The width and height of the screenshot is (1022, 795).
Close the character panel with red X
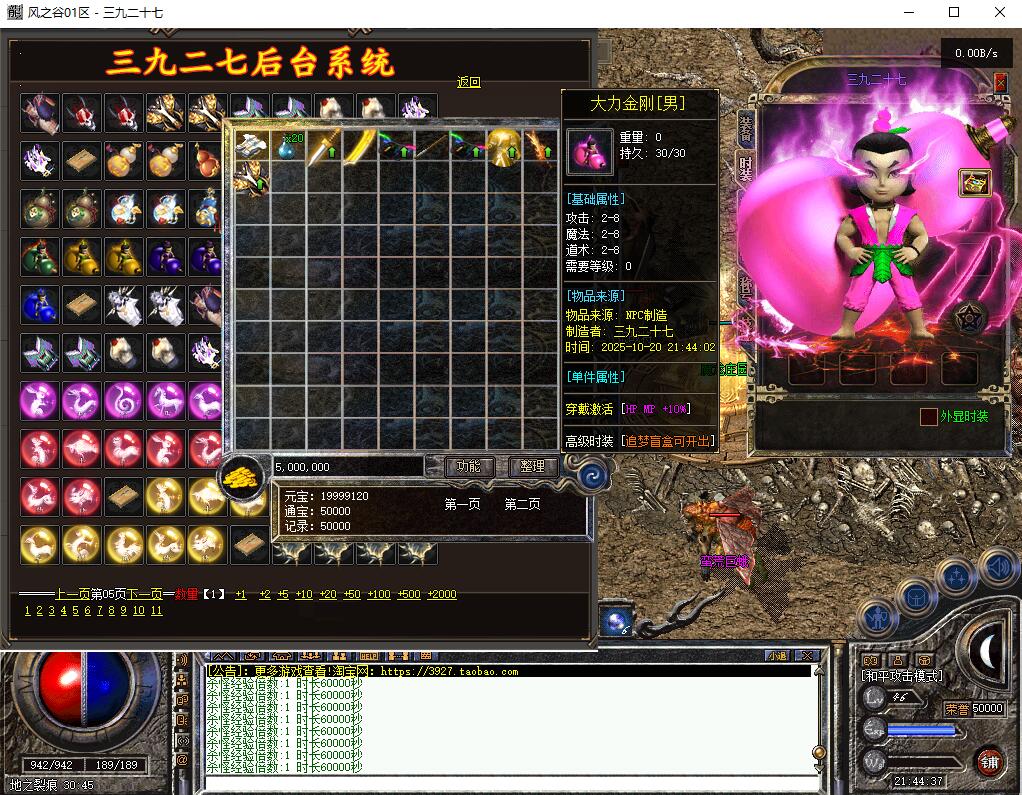click(x=1000, y=83)
